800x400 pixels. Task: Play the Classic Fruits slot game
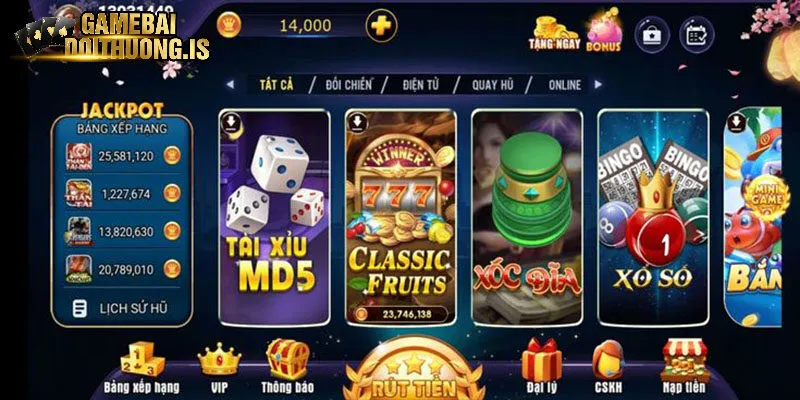coord(400,216)
